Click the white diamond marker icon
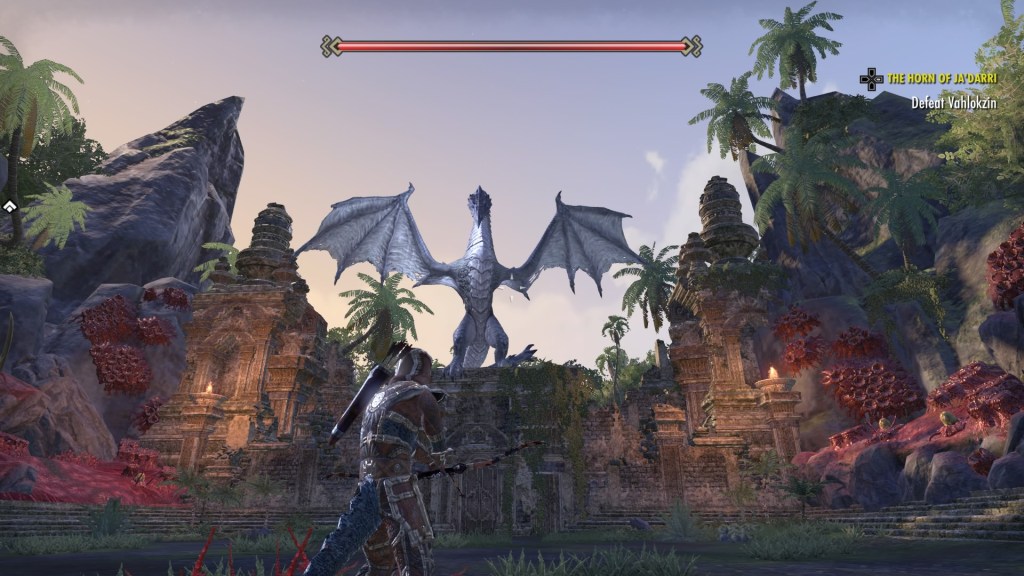This screenshot has width=1024, height=576. click(x=8, y=207)
